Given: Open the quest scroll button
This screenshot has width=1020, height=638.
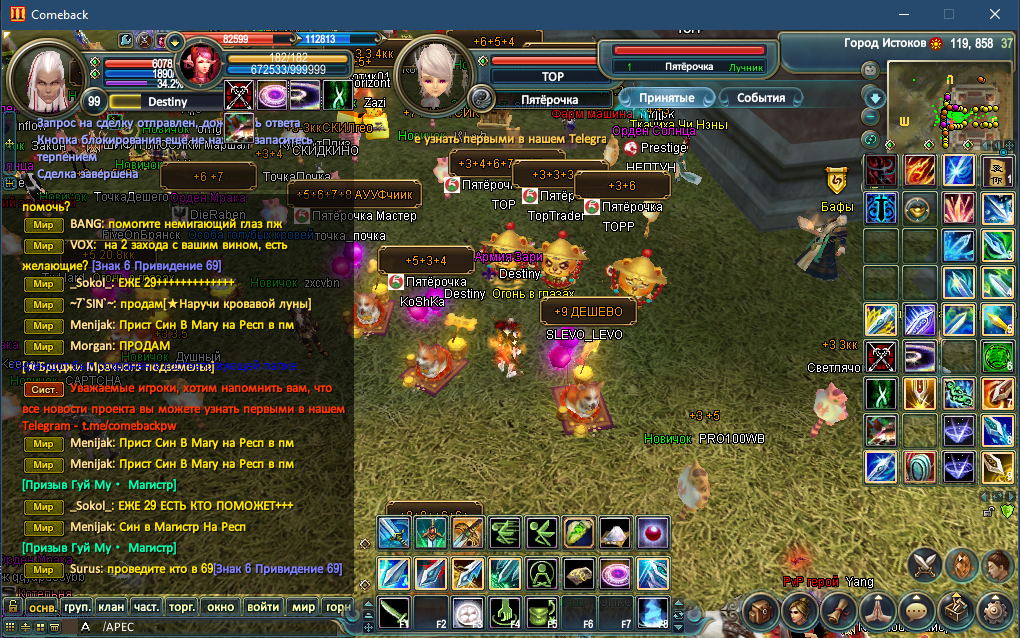Looking at the screenshot, I should [x=838, y=609].
